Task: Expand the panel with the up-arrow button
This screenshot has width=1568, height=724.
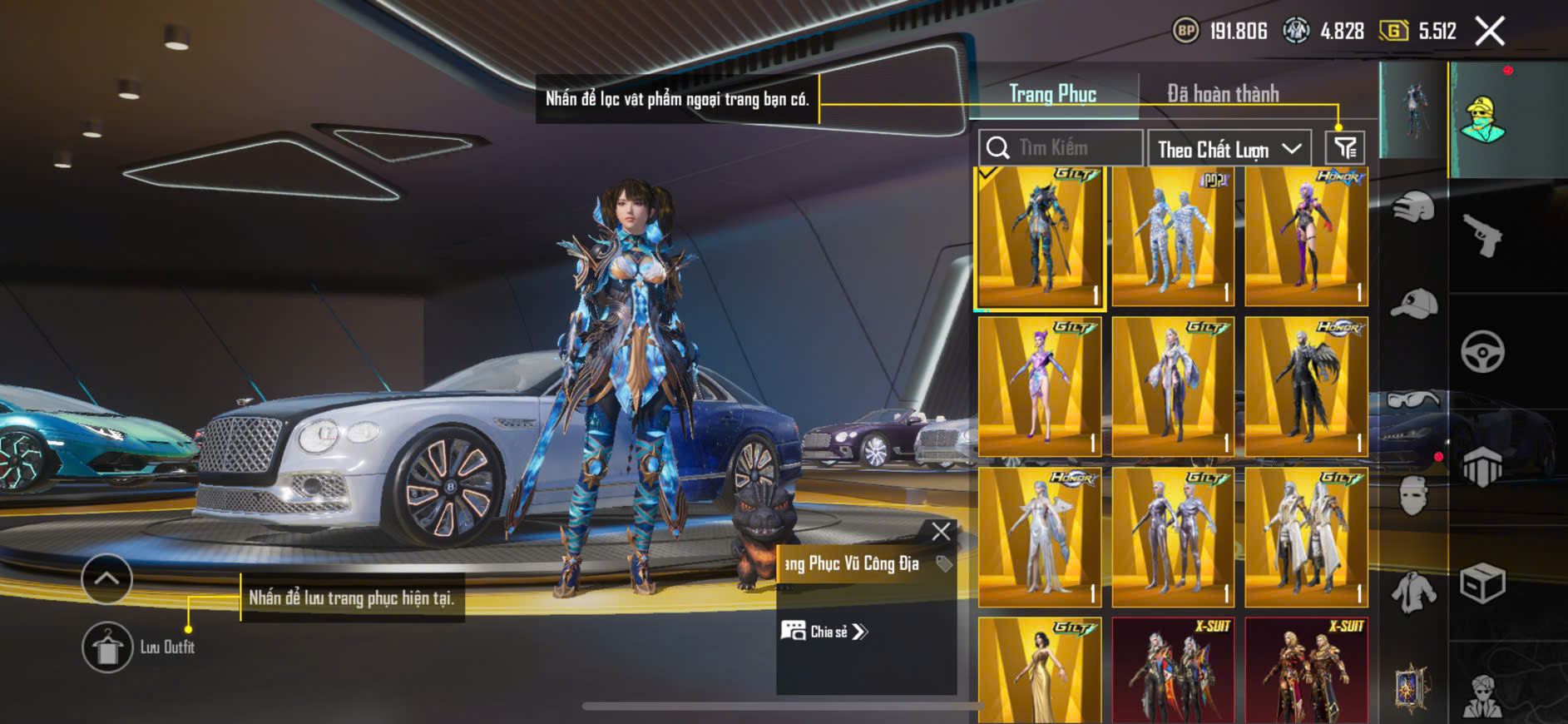Action: tap(106, 578)
